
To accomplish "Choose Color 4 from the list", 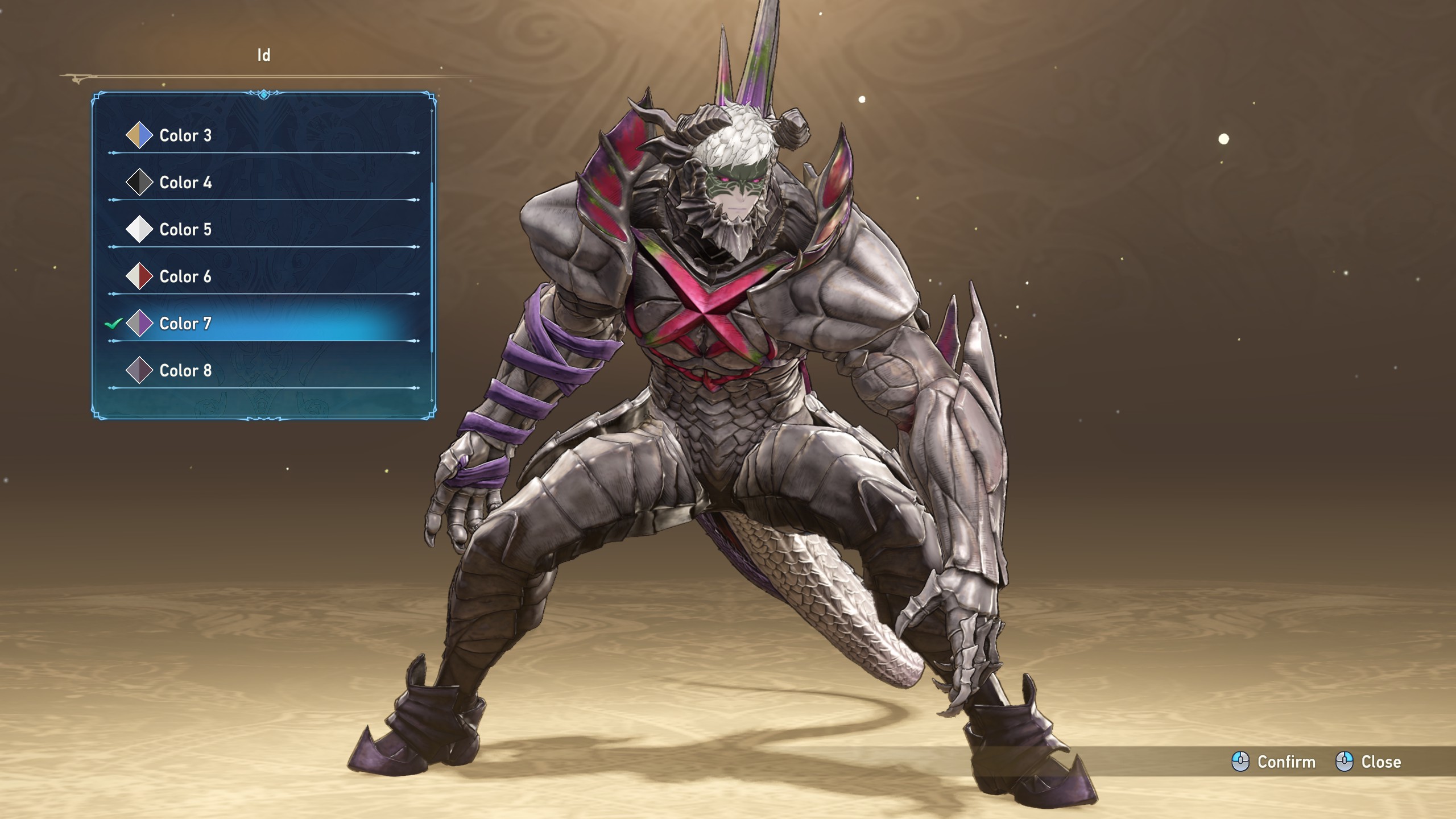I will (x=185, y=183).
